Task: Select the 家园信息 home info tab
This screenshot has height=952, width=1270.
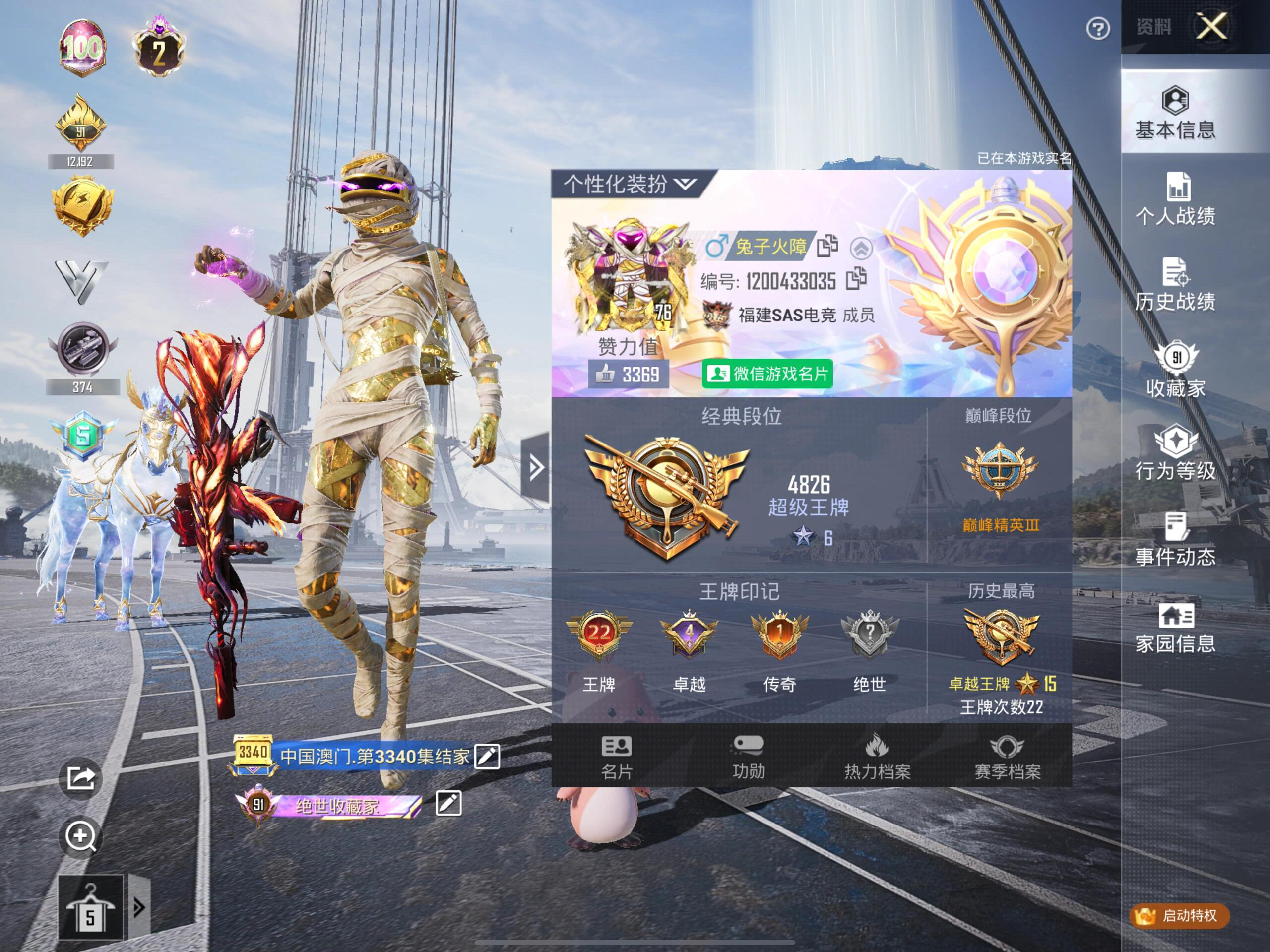Action: (x=1175, y=628)
